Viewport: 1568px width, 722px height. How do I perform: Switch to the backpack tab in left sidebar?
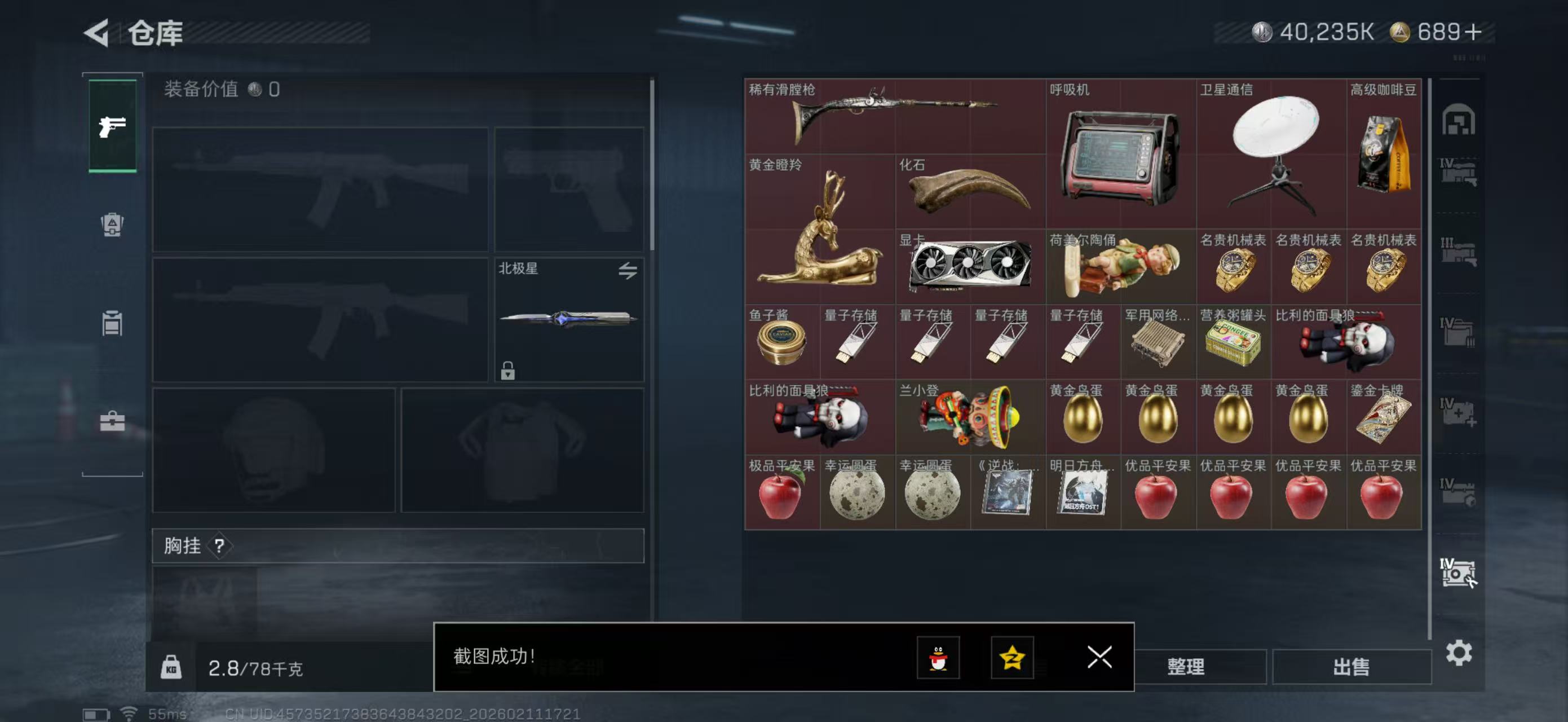(x=112, y=225)
